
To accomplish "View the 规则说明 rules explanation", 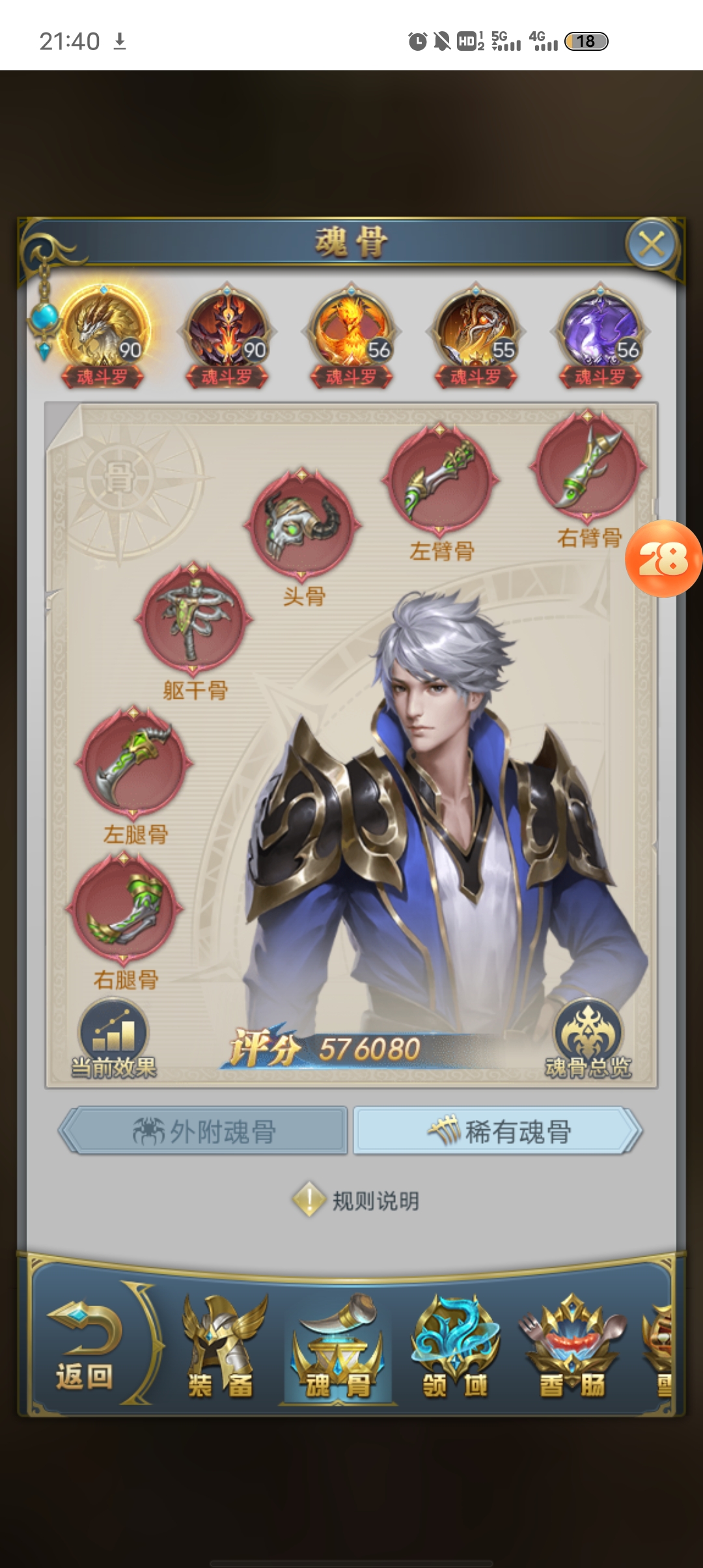I will point(356,1200).
